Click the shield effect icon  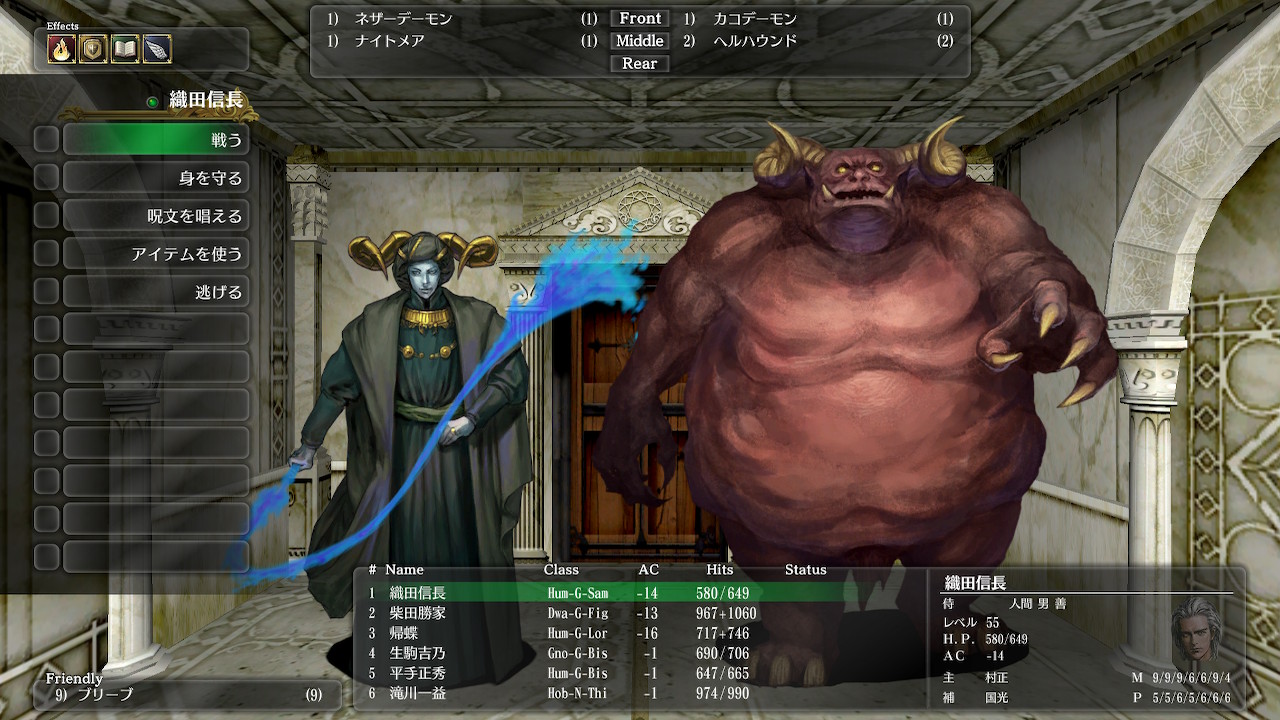(x=94, y=49)
